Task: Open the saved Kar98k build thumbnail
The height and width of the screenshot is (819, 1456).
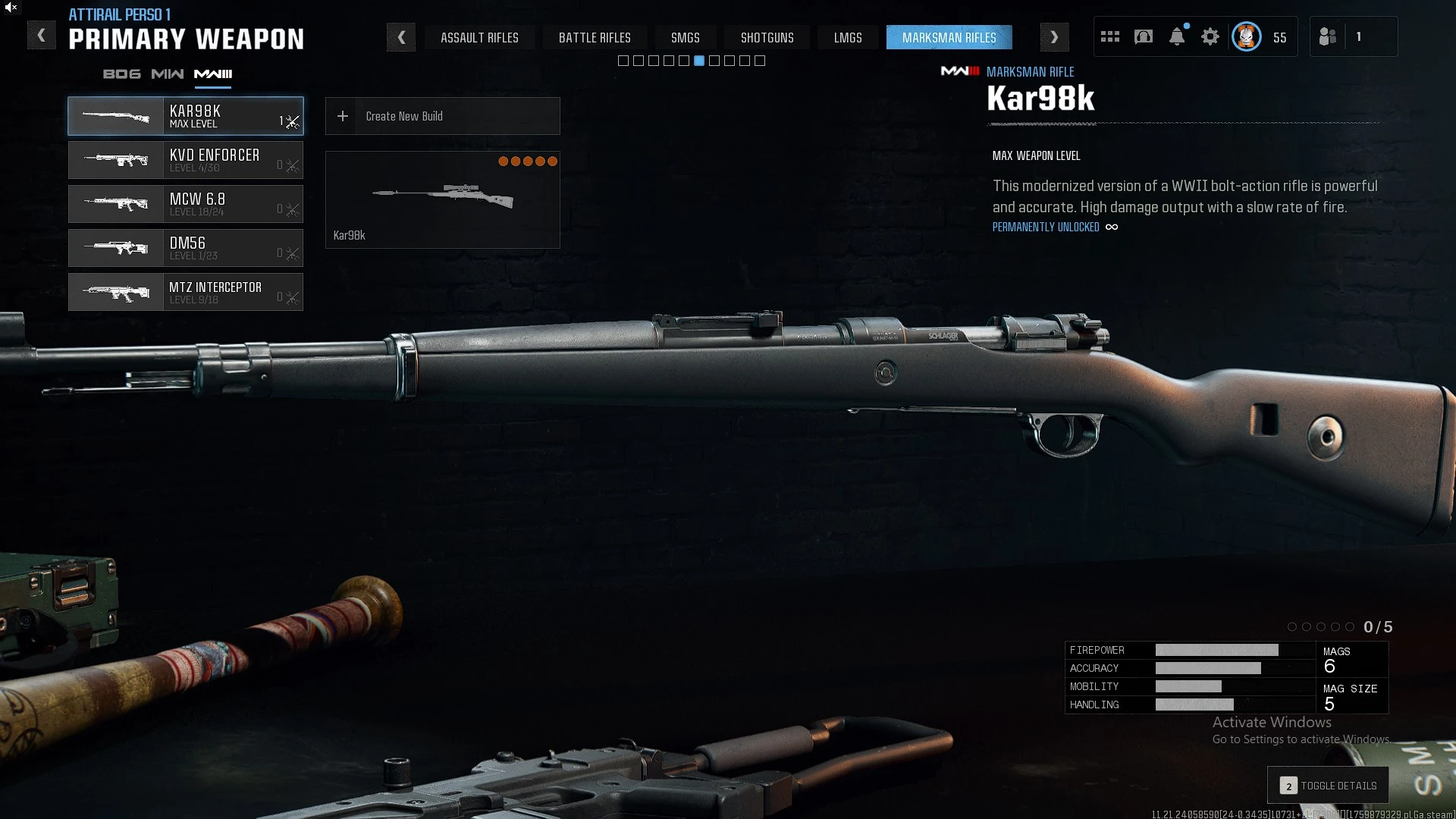Action: 442,199
